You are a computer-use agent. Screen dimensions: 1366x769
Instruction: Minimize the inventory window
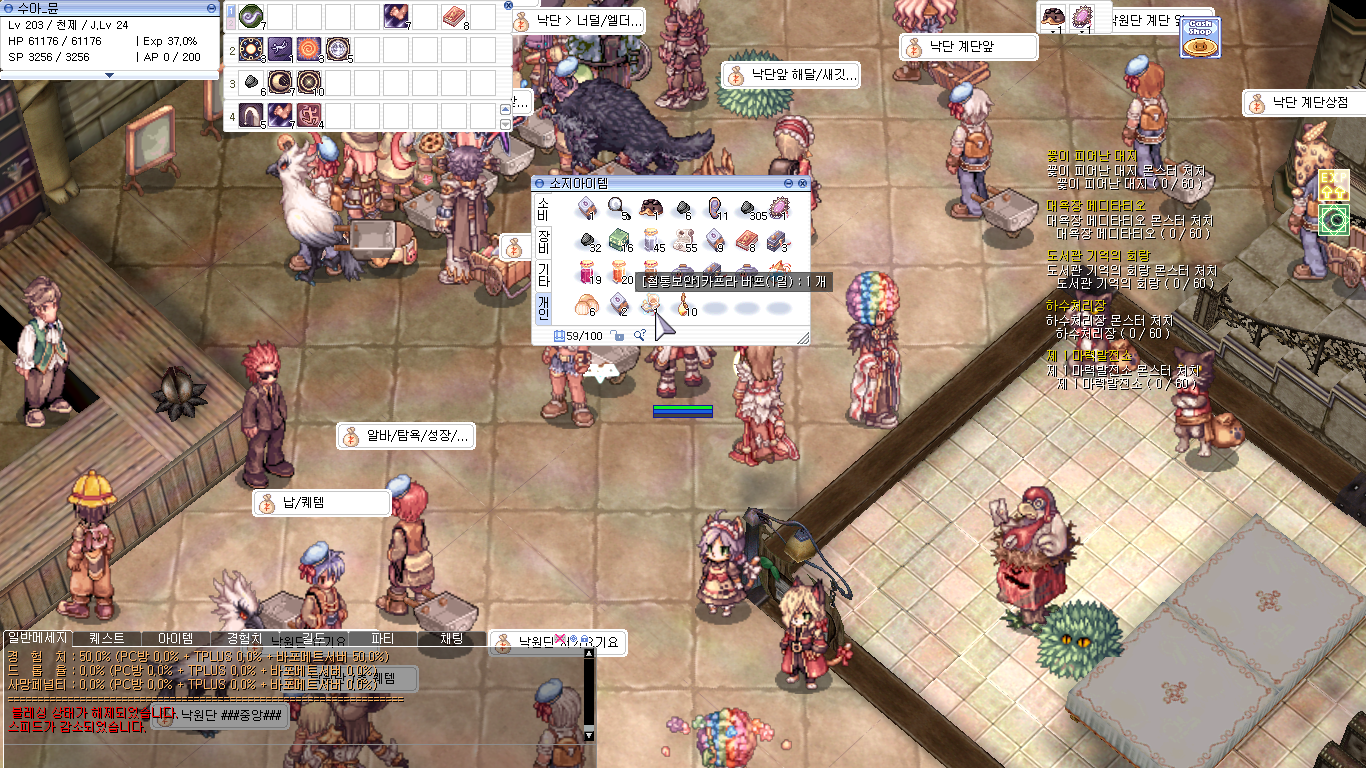789,184
